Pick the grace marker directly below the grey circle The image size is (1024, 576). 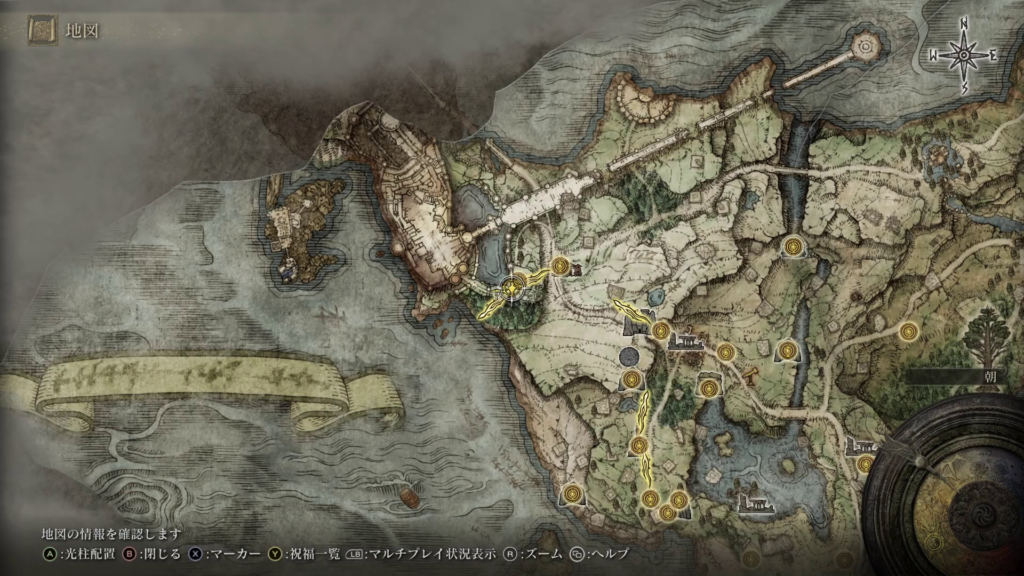tap(631, 379)
